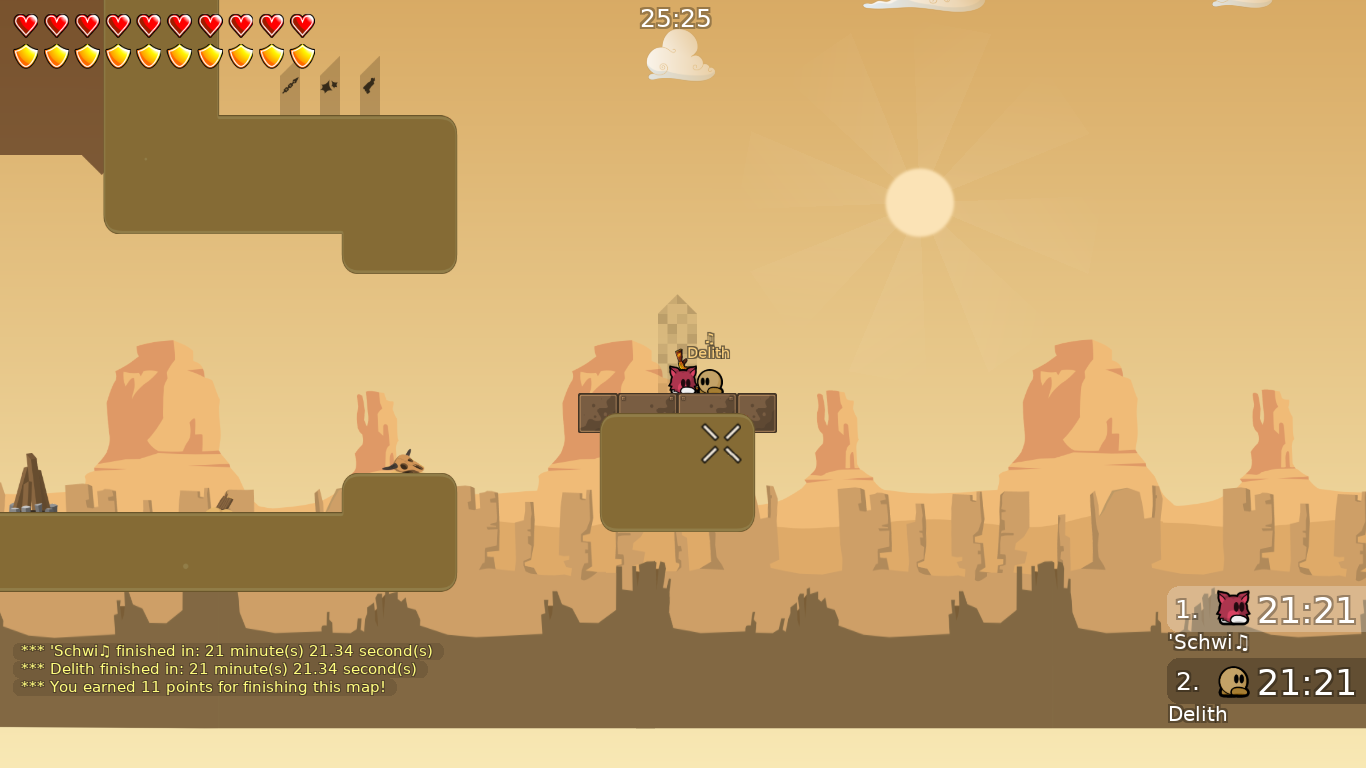Click the chat line about earning 11 points
The width and height of the screenshot is (1366, 768).
click(x=200, y=687)
